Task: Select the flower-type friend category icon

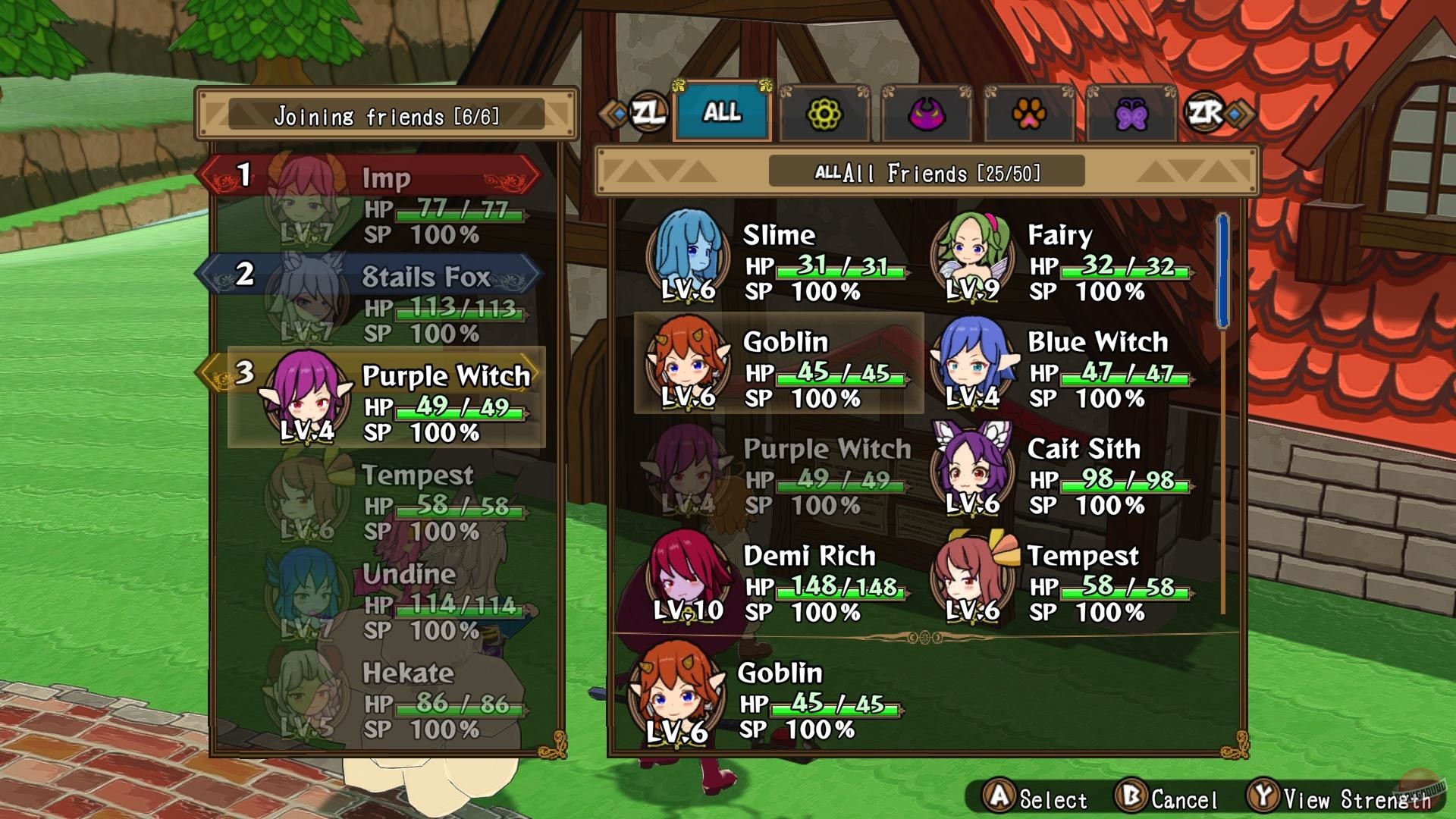Action: pos(825,115)
